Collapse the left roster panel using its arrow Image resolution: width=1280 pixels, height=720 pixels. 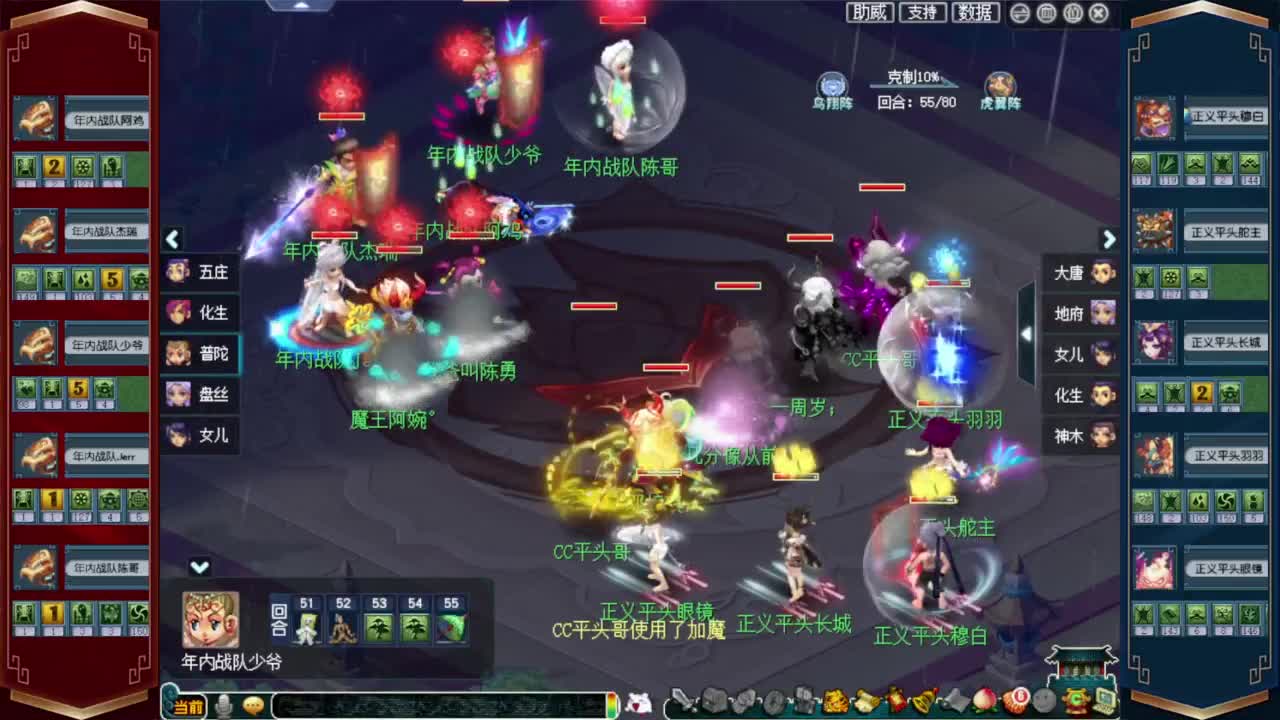pos(172,240)
